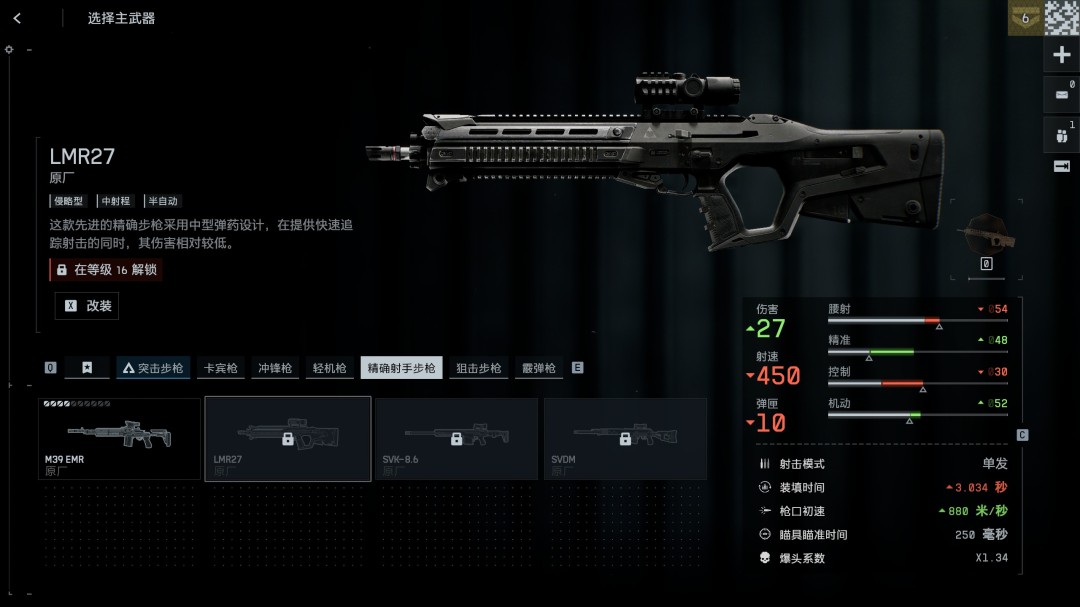Go back using the top-left arrow
The image size is (1080, 607).
coord(17,18)
